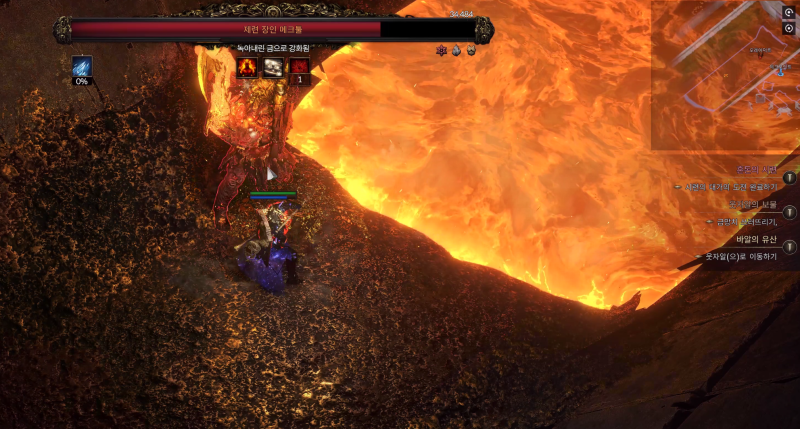Select the pale skull boss modifier icon
The height and width of the screenshot is (429, 800).
click(272, 67)
